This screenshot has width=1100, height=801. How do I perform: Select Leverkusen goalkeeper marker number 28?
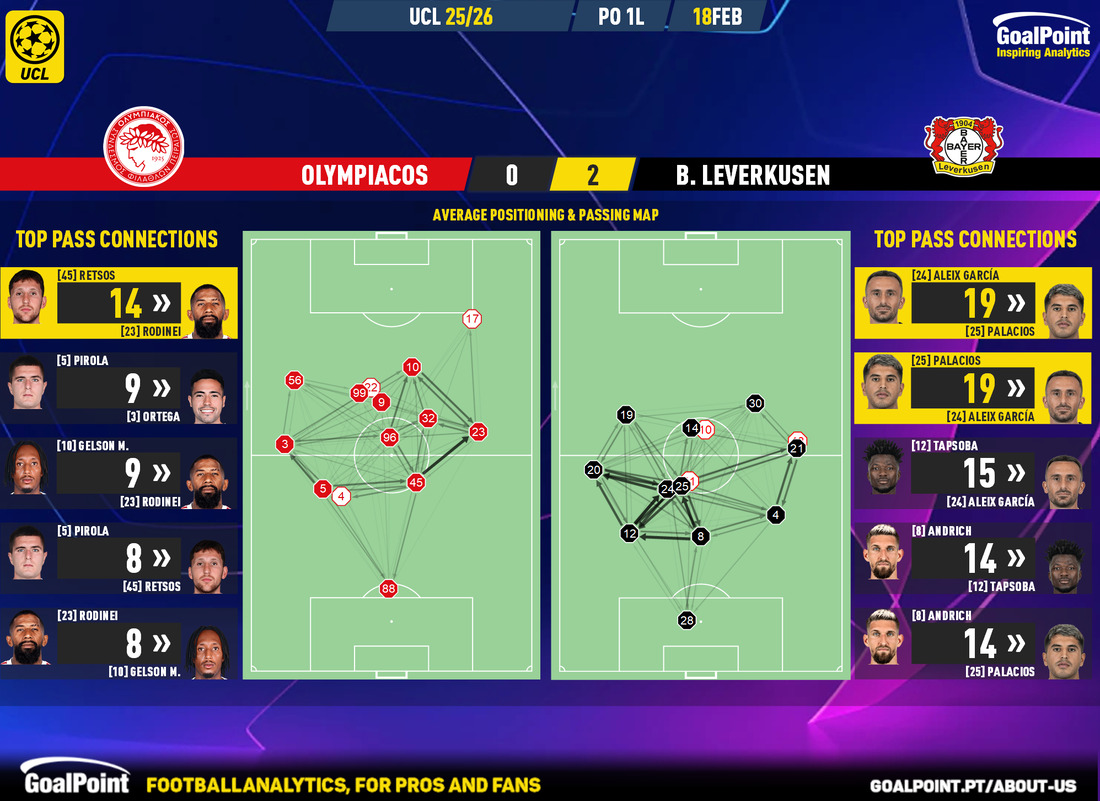click(x=686, y=621)
